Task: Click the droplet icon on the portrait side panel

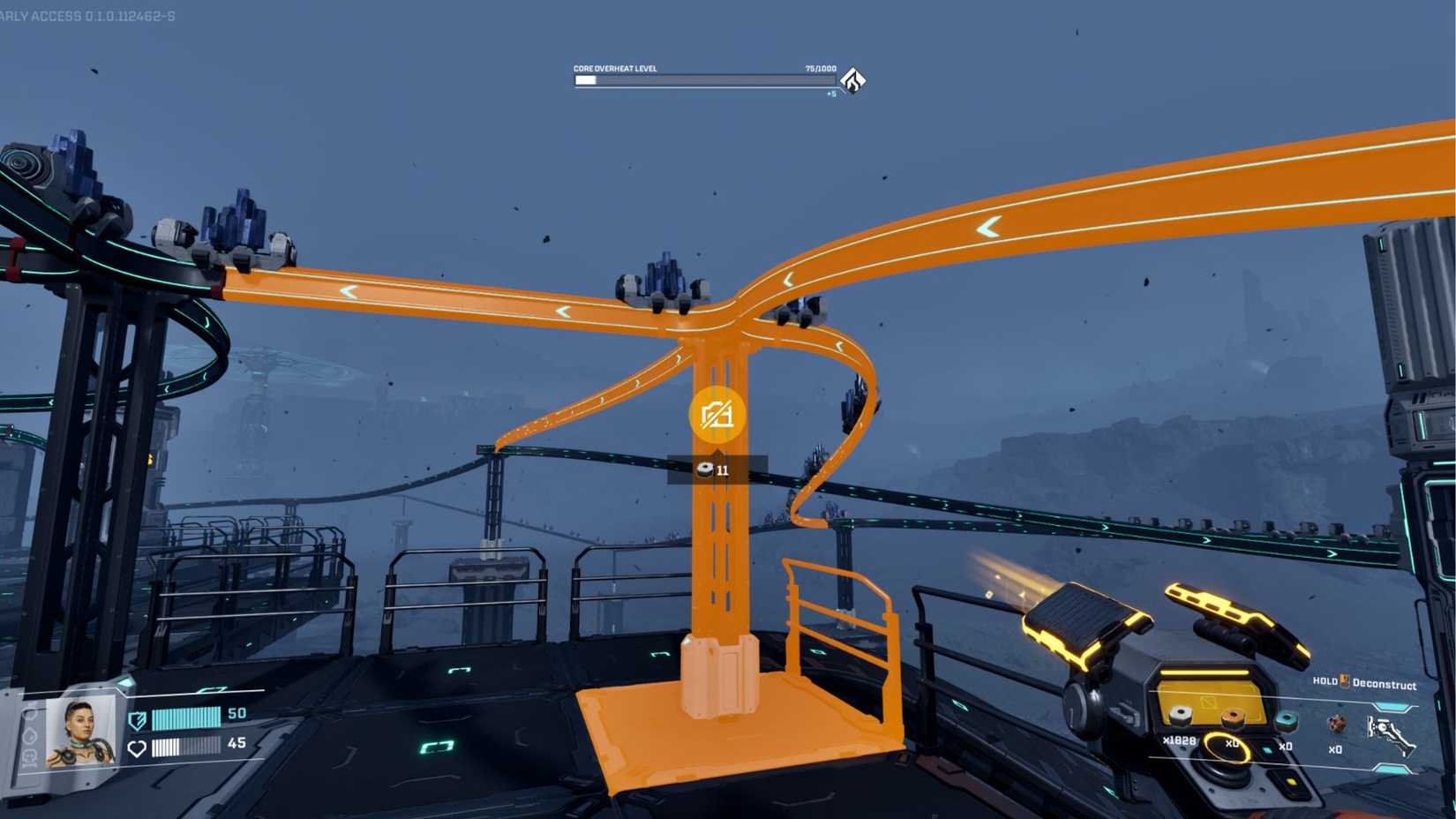Action: [x=30, y=737]
